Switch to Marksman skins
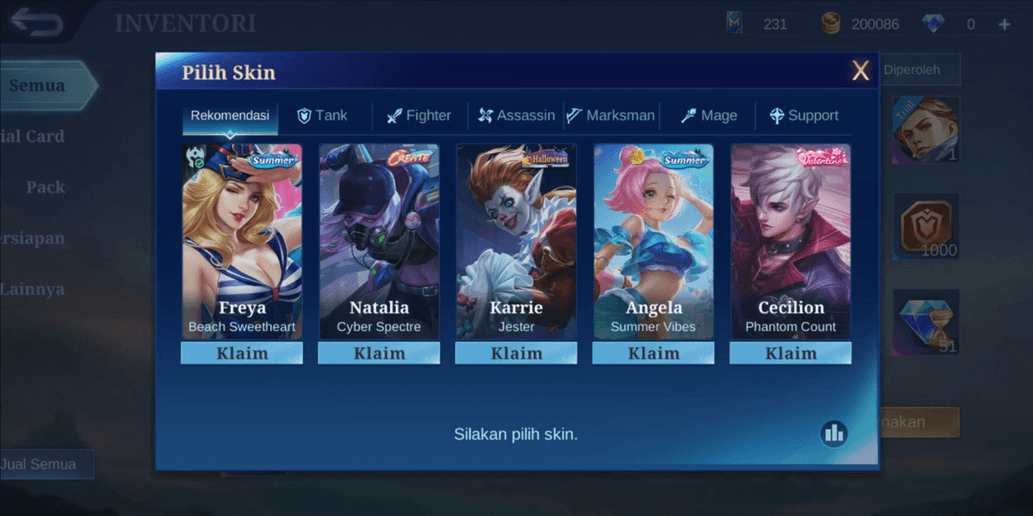The width and height of the screenshot is (1033, 516). click(611, 116)
